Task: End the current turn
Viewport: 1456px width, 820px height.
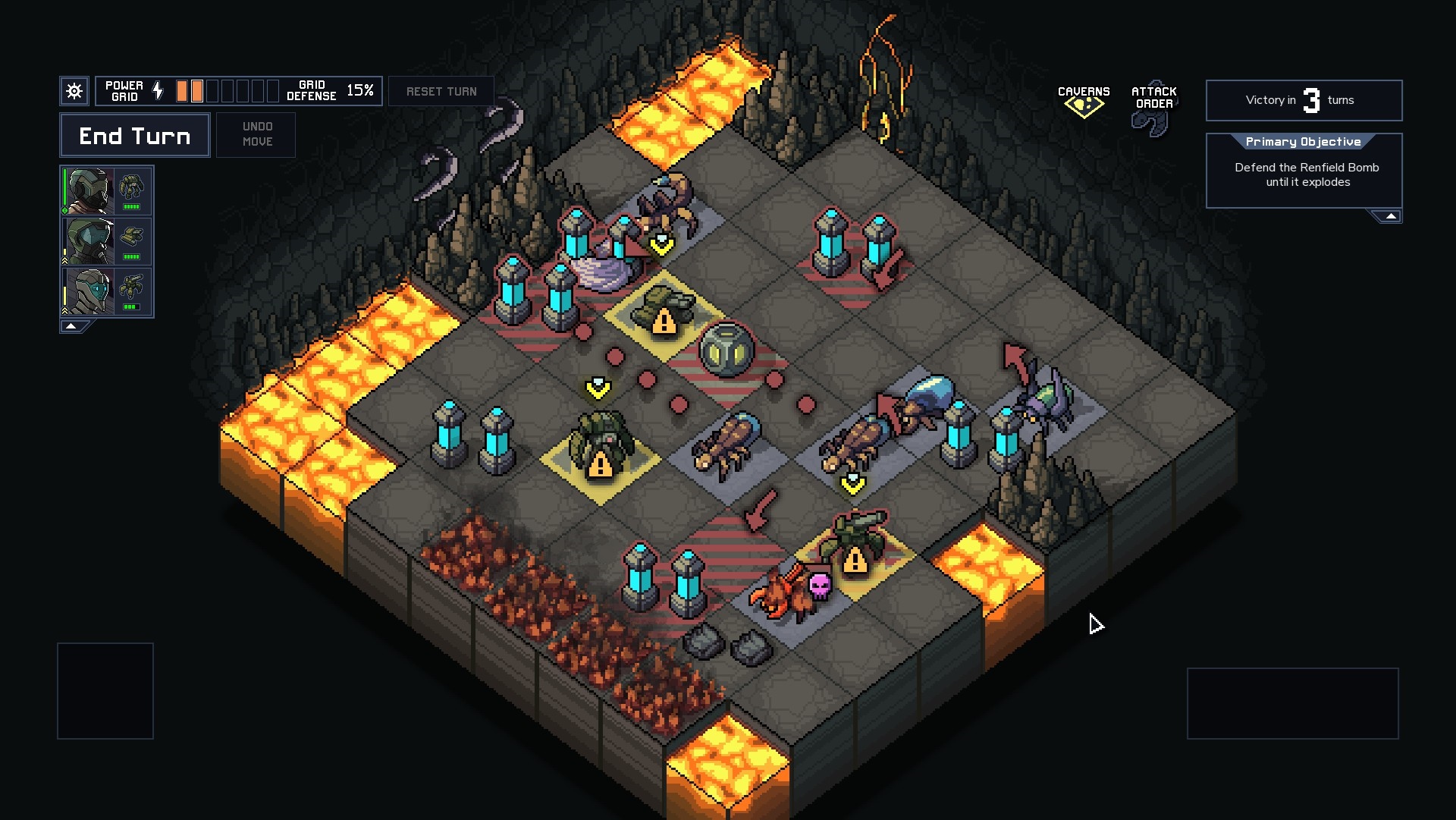Action: (135, 136)
